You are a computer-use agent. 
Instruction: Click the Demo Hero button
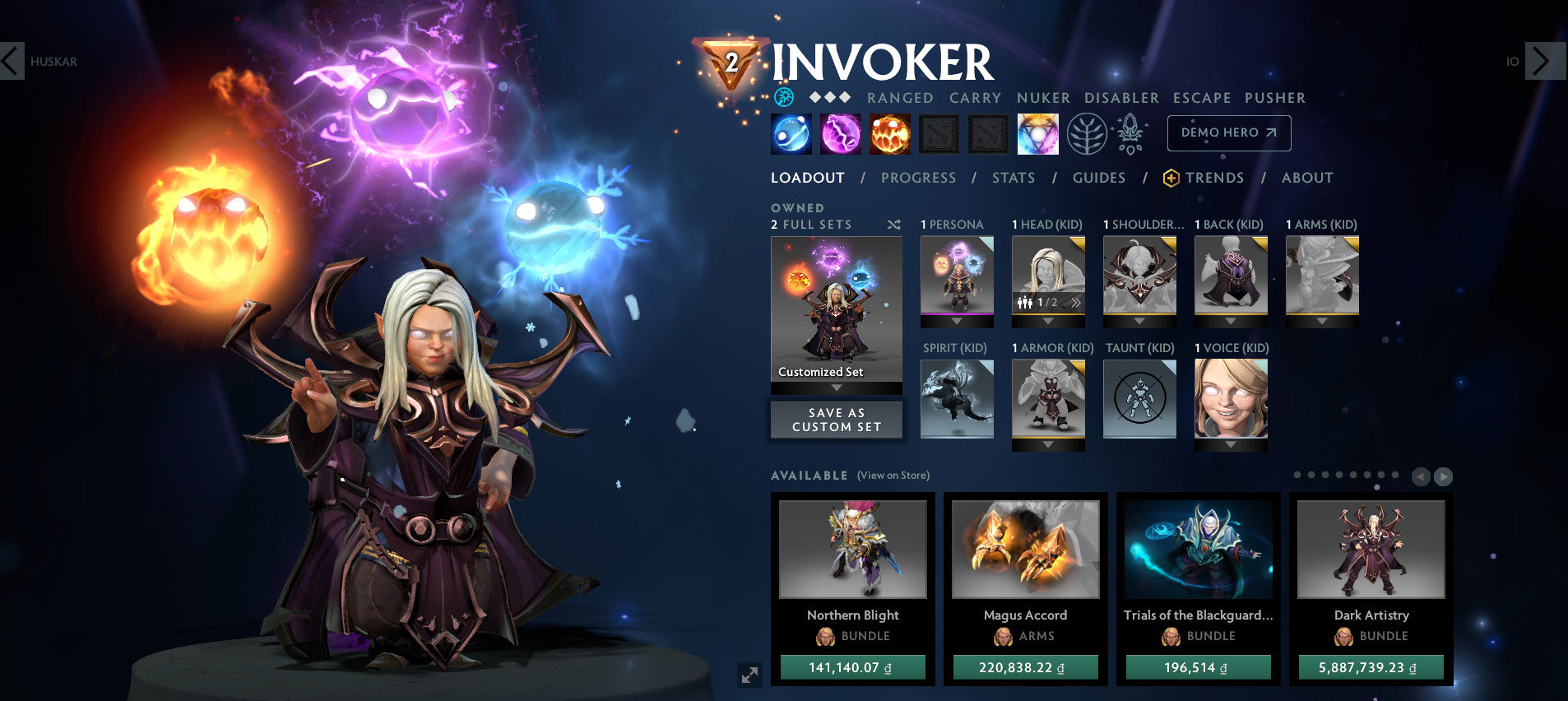1228,132
